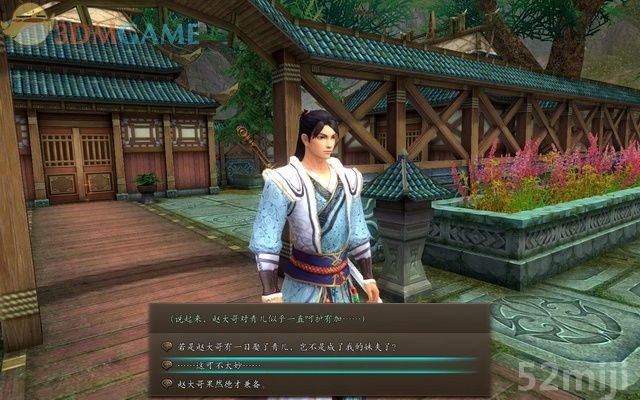Choose the reply "若是赵大哥有一日娶了青儿"
Viewport: 640px width, 400px height.
point(285,347)
